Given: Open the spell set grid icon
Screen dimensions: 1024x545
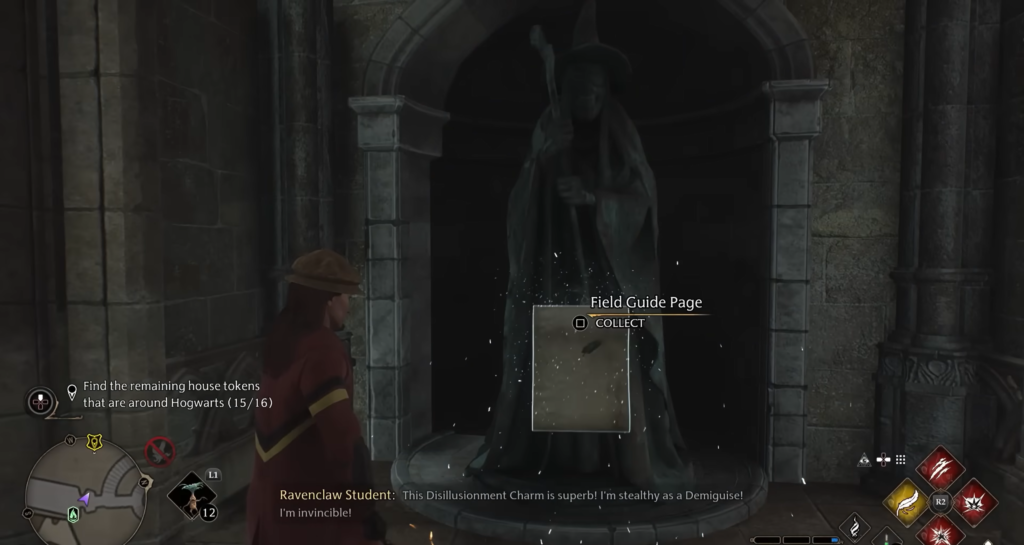Looking at the screenshot, I should 900,460.
